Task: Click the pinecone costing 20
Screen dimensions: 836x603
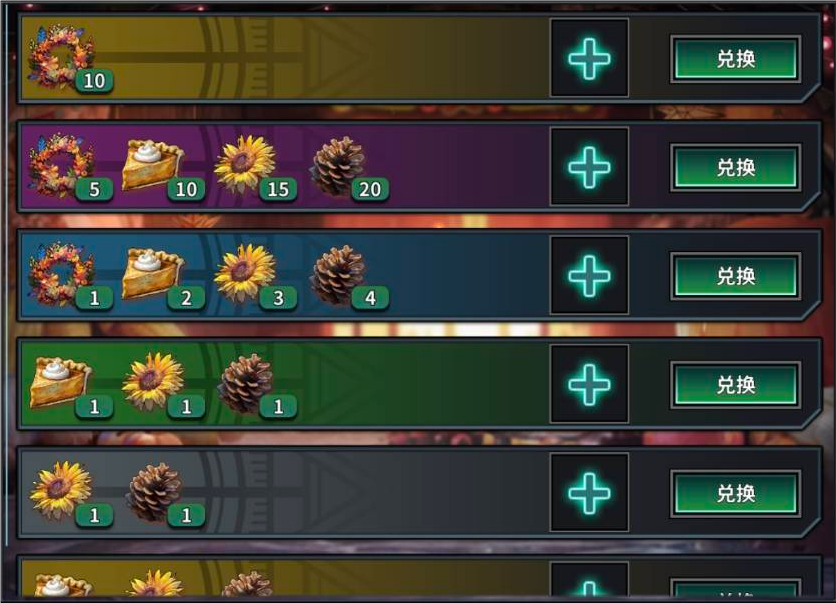Action: coord(338,166)
